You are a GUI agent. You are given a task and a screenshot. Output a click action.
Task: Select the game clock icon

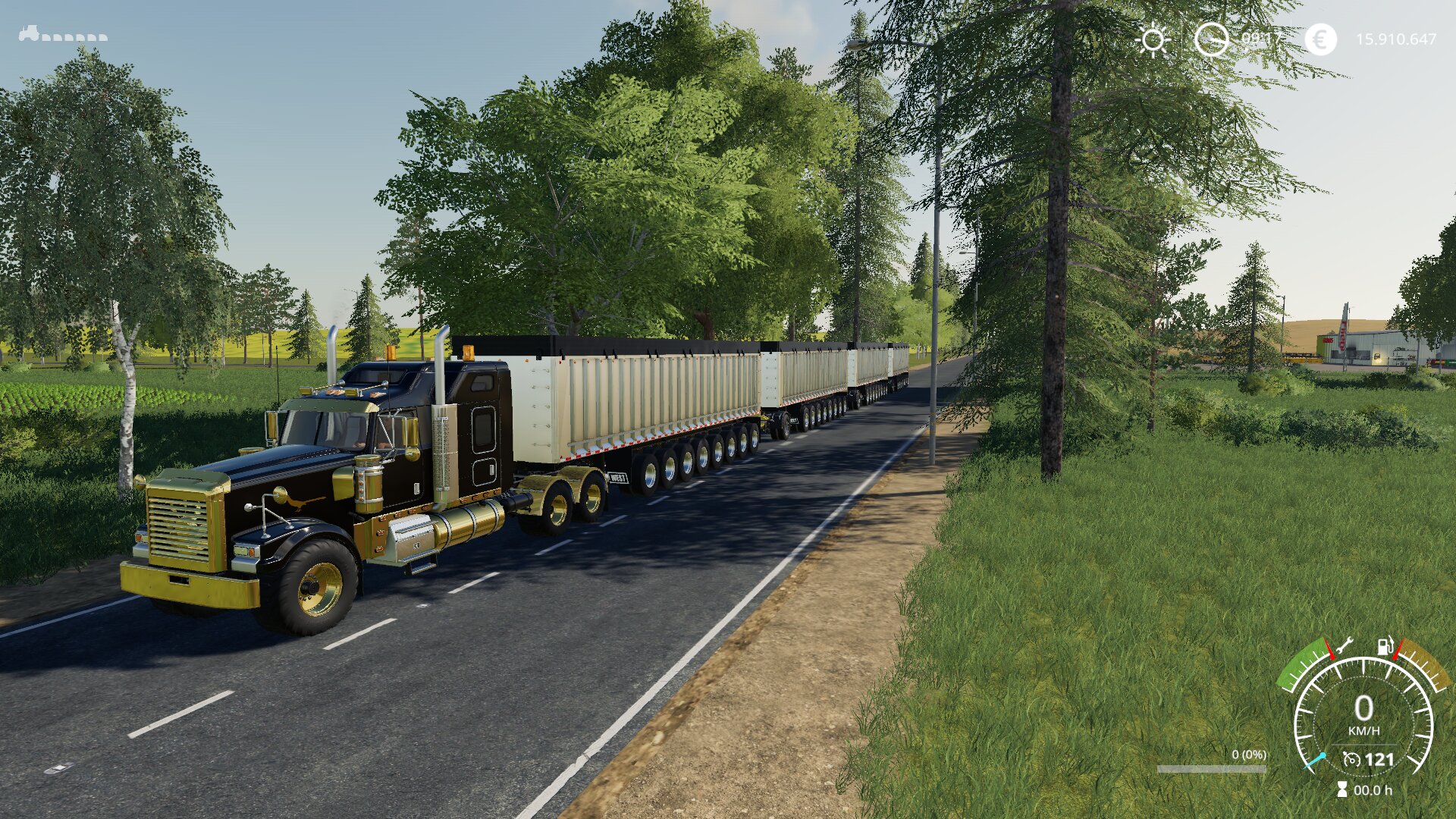[1211, 39]
